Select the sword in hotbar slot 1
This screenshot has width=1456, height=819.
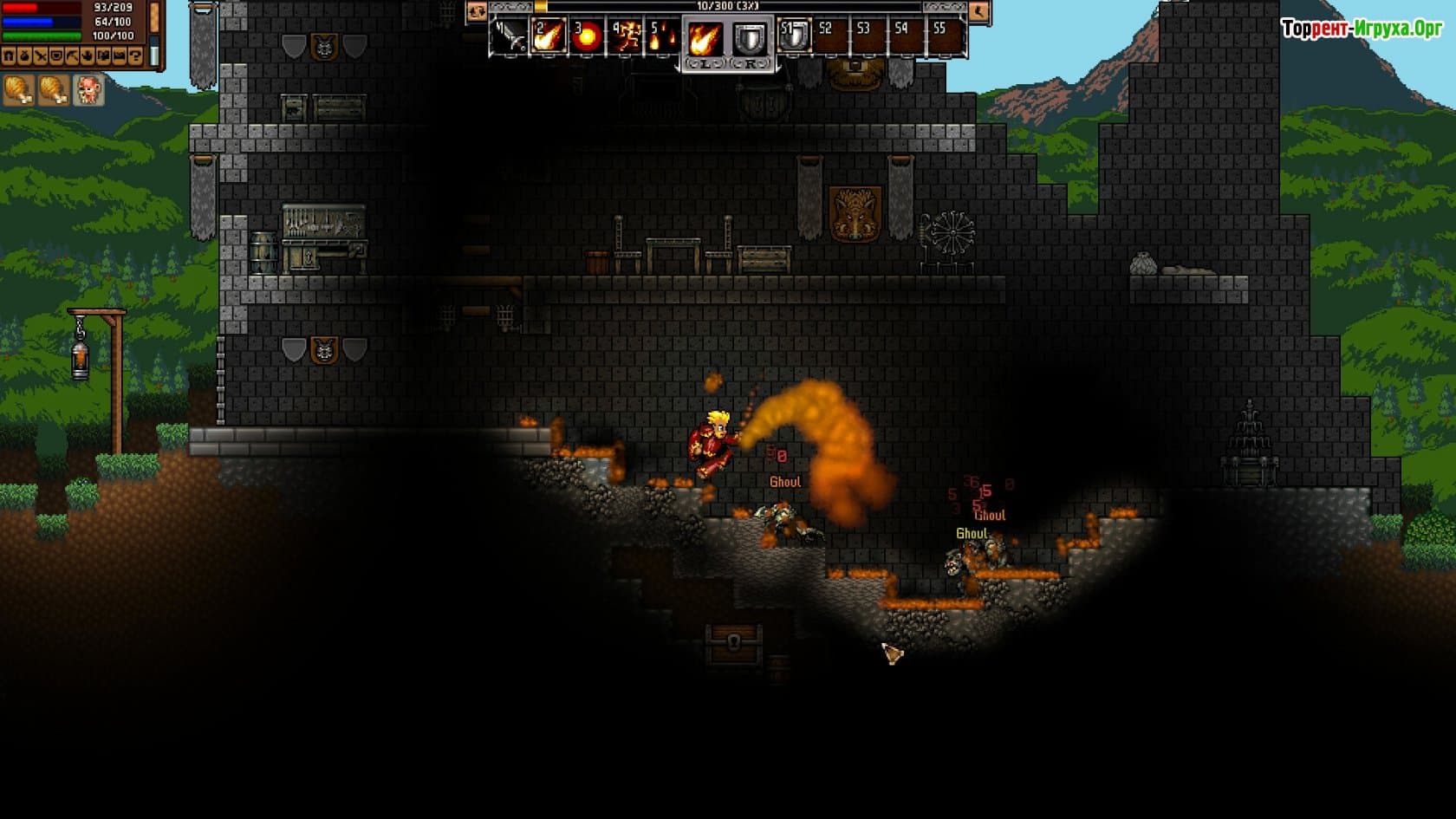[x=510, y=37]
